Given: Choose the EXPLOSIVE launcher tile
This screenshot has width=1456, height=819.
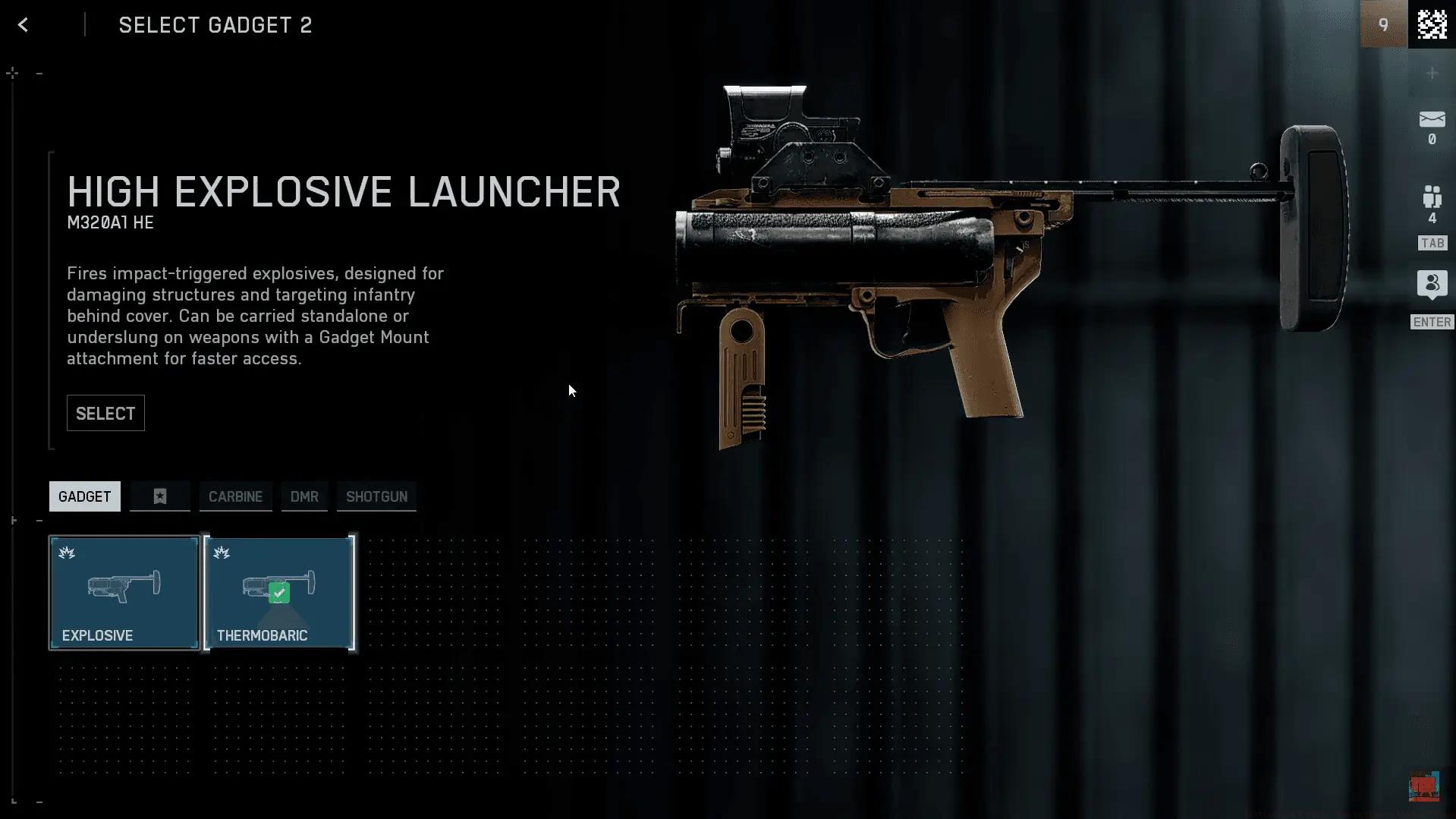Looking at the screenshot, I should coord(124,593).
